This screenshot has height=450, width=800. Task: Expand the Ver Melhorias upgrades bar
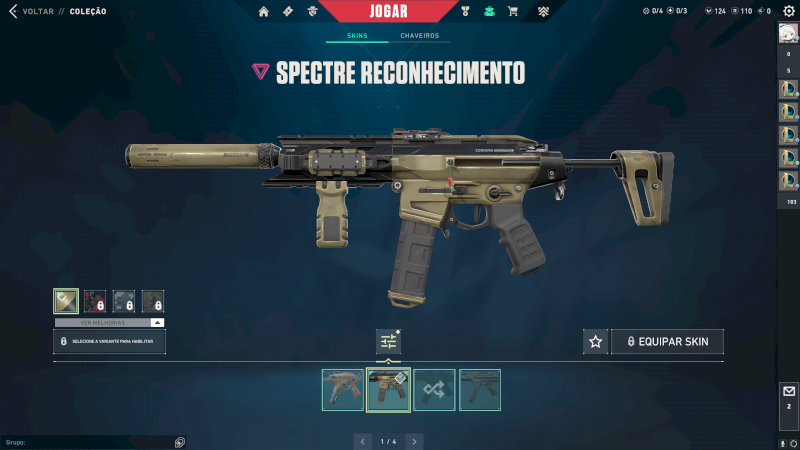click(109, 323)
